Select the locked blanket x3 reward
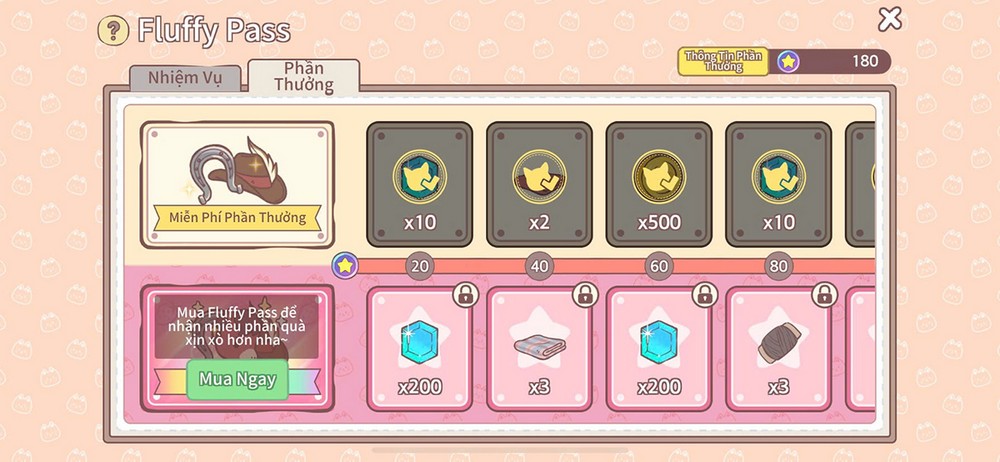This screenshot has width=1000, height=462. 539,349
